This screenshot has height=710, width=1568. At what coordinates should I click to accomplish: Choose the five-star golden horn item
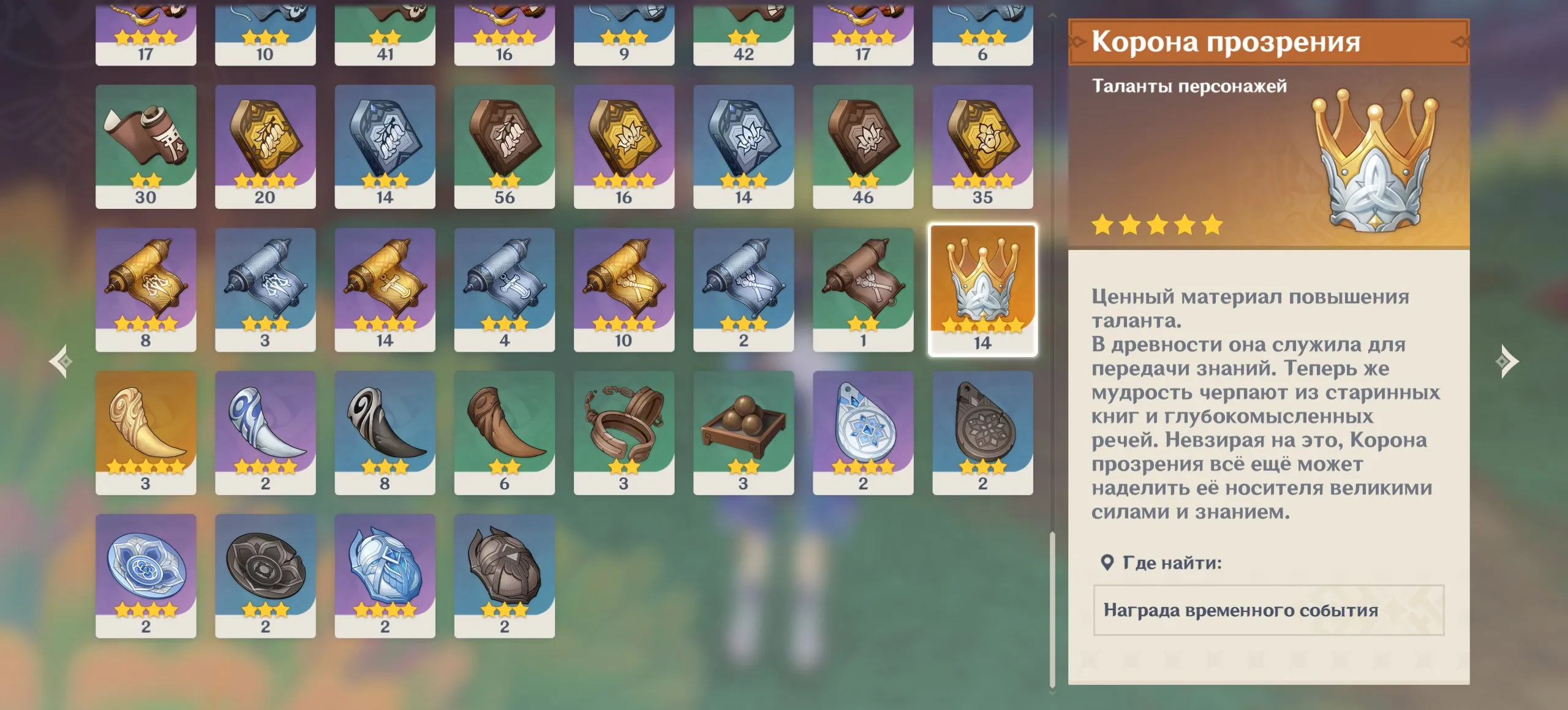click(x=146, y=432)
